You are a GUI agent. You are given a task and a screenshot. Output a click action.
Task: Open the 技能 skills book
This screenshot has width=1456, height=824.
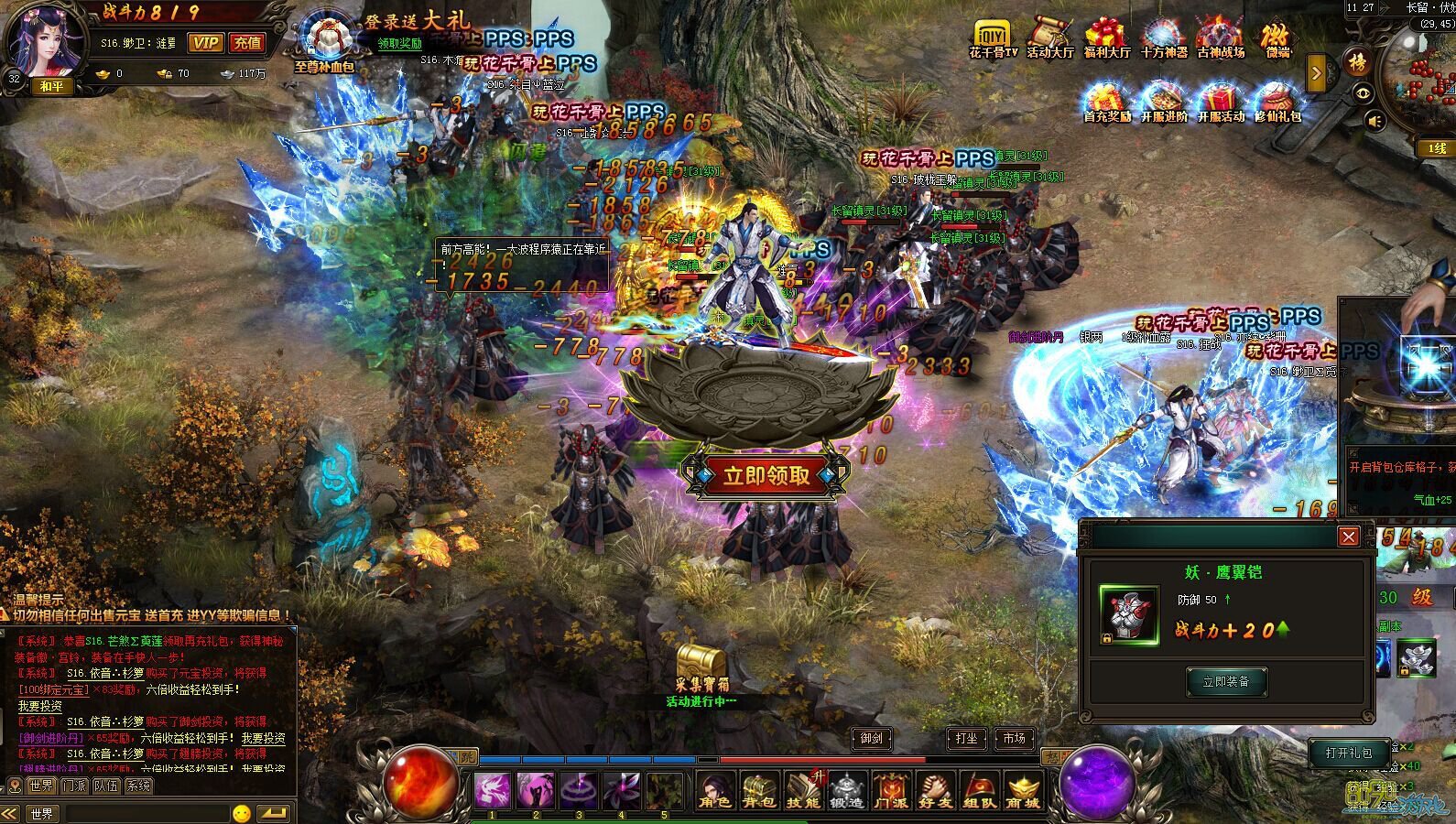pos(803,789)
